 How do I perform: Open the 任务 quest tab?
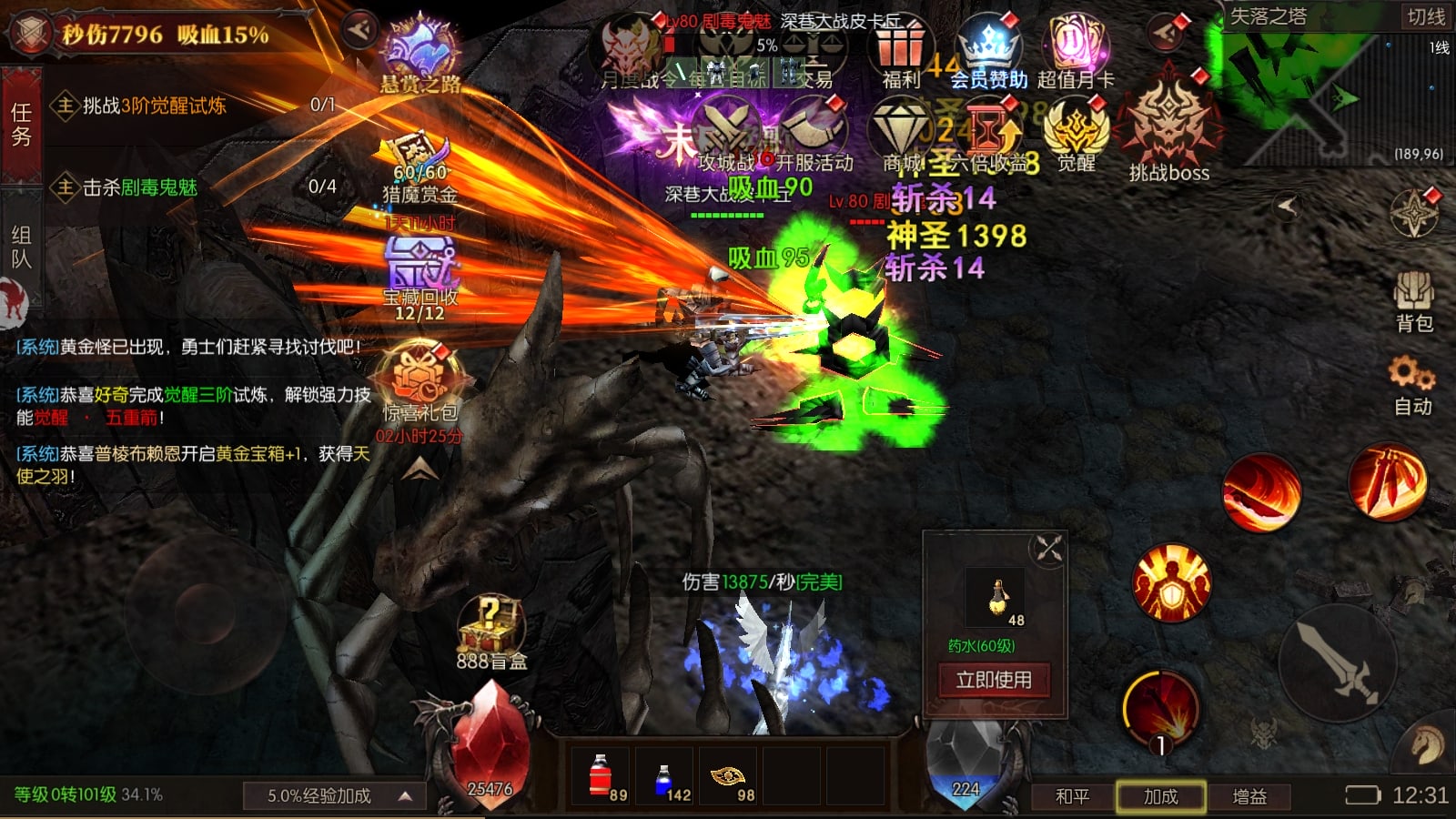(21, 125)
